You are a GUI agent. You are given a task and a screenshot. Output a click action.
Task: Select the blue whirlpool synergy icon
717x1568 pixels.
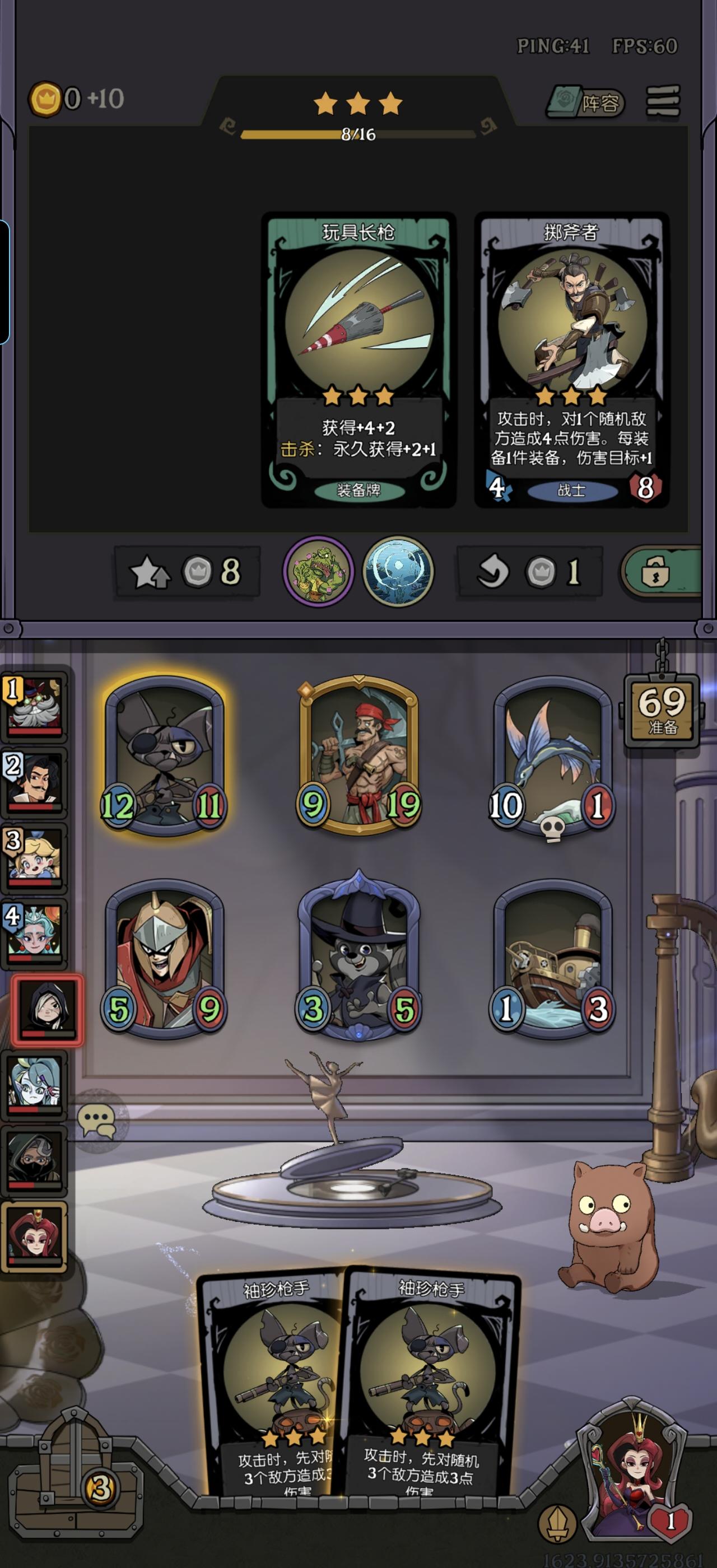click(x=398, y=571)
